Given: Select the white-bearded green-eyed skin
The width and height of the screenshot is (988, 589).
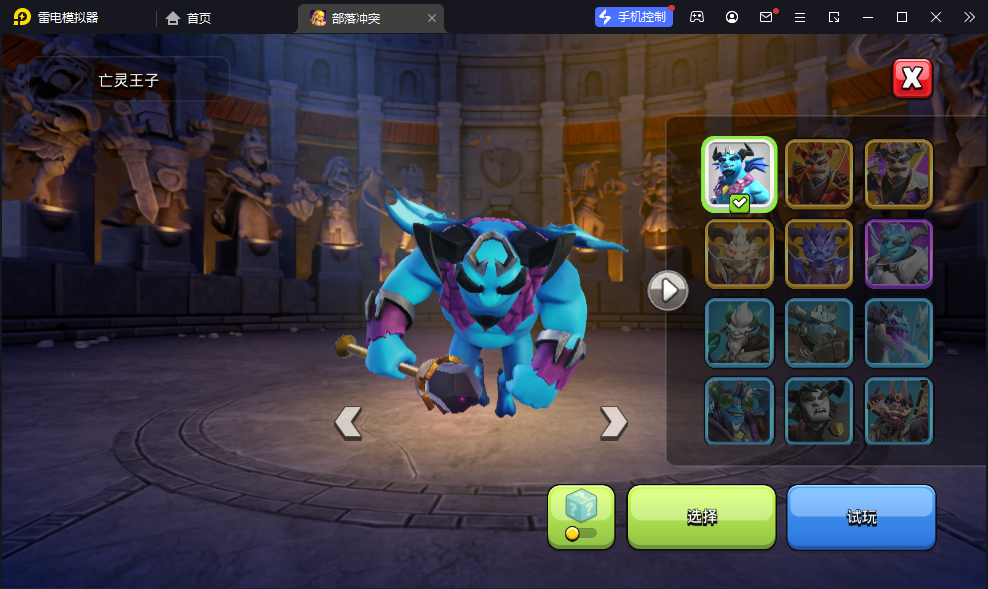Looking at the screenshot, I should (x=739, y=332).
